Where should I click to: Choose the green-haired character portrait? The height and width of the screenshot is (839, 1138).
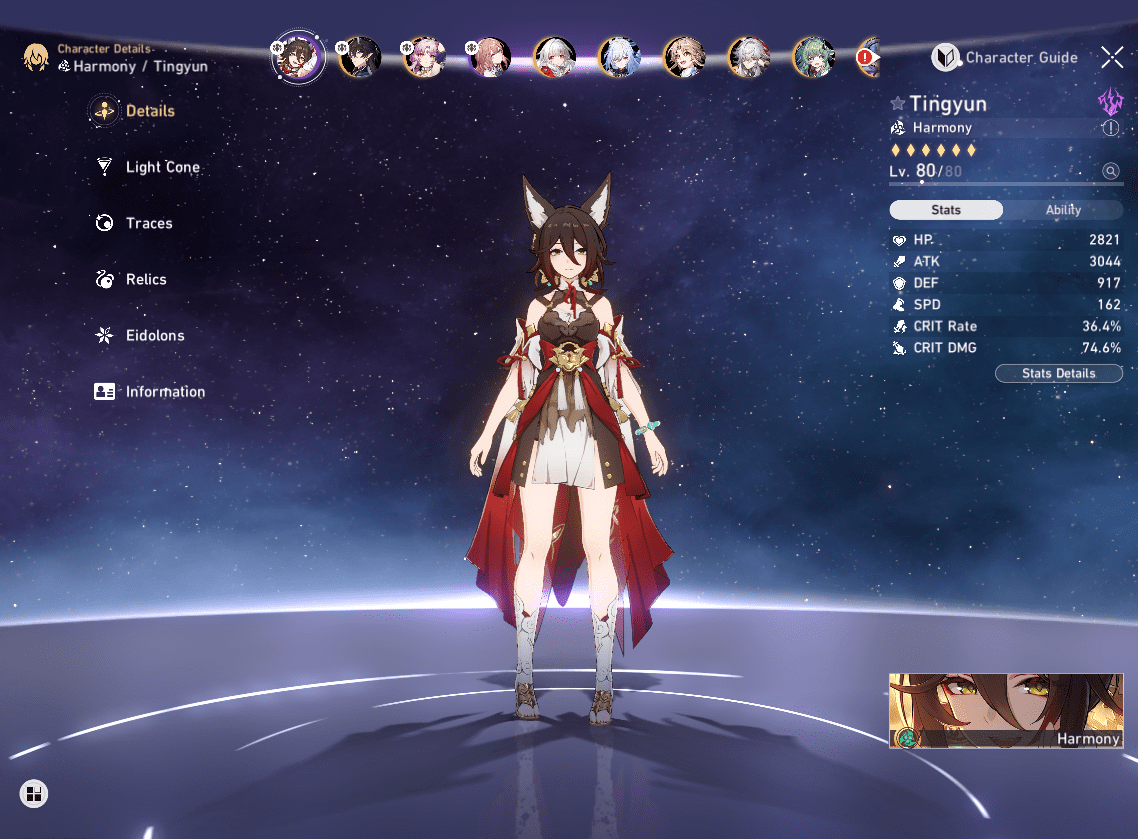[x=814, y=58]
